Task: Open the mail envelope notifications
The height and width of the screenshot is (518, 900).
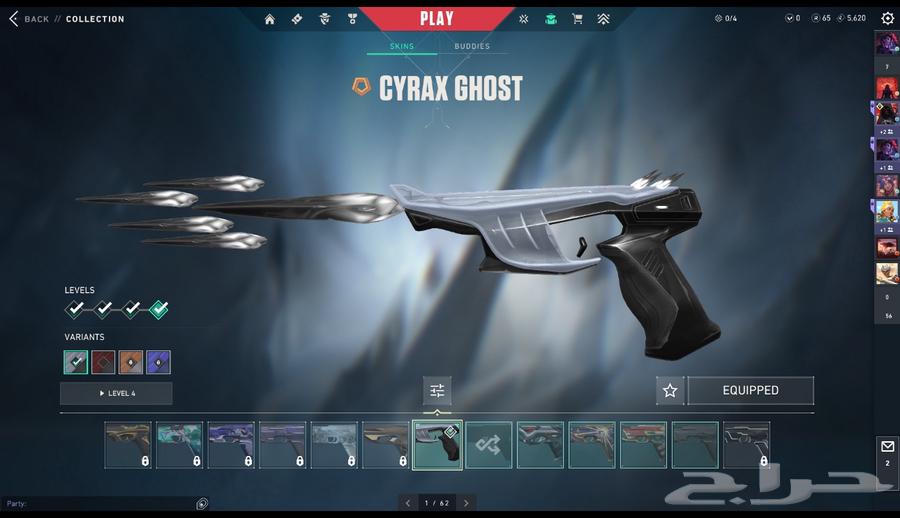Action: coord(887,445)
